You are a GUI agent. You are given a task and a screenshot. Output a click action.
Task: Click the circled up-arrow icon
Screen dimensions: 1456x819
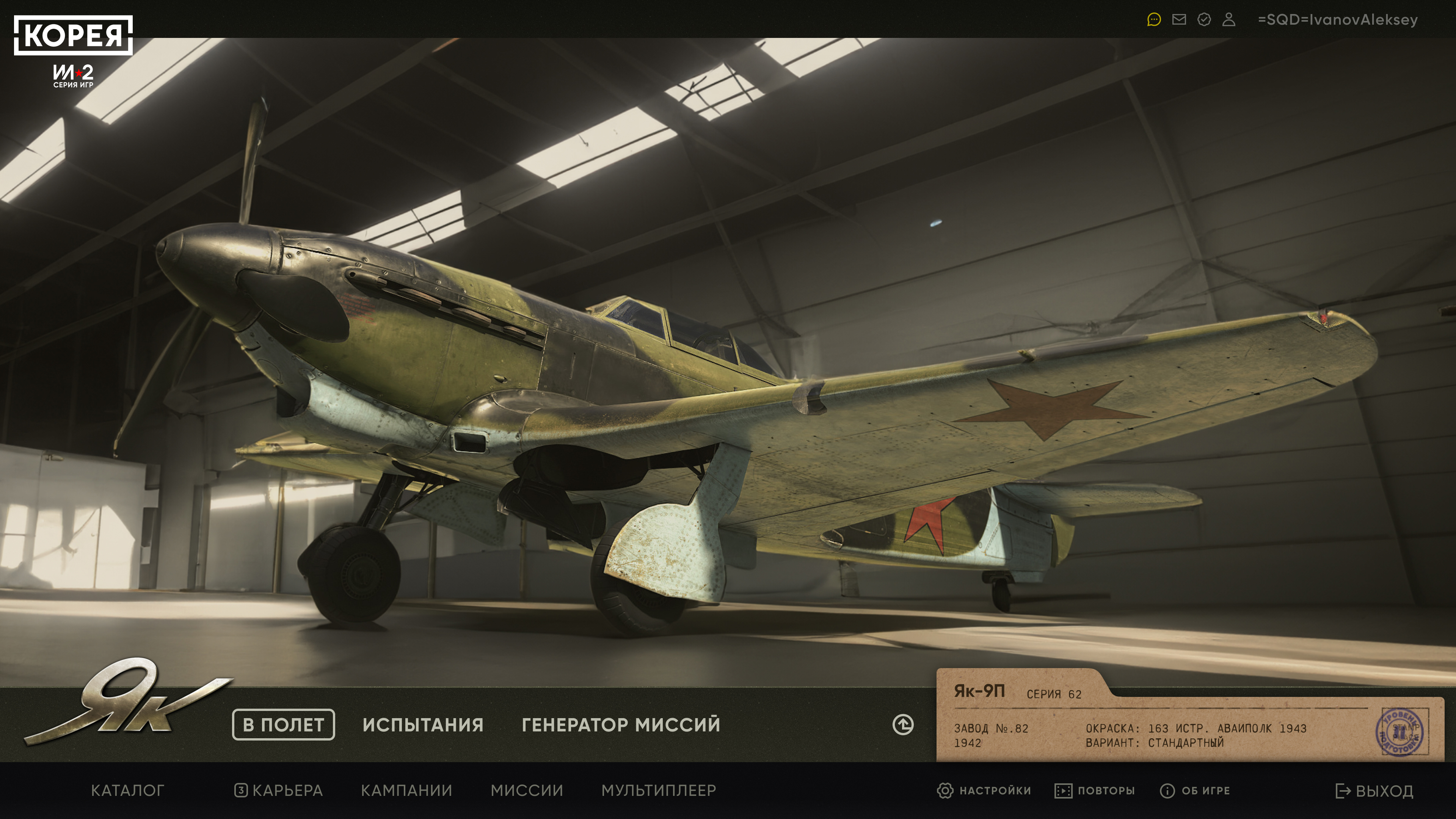tap(903, 725)
